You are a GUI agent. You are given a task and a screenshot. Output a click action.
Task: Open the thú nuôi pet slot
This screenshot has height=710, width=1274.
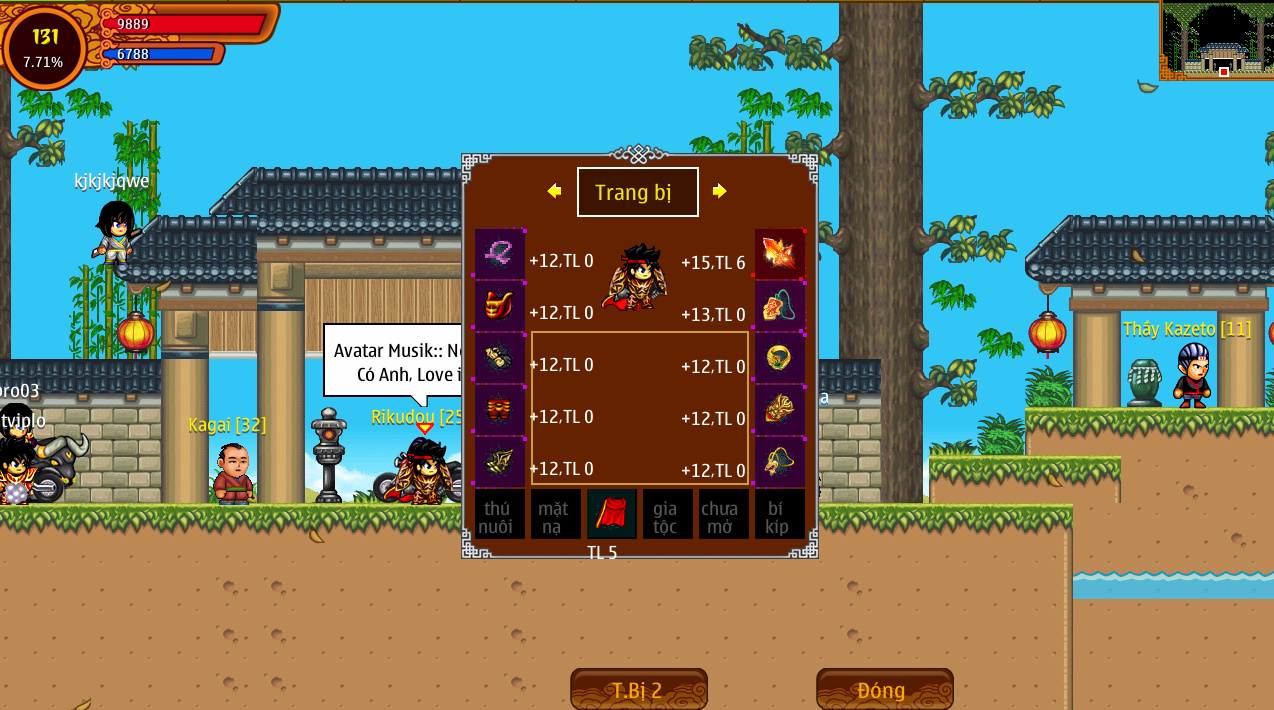click(x=499, y=515)
